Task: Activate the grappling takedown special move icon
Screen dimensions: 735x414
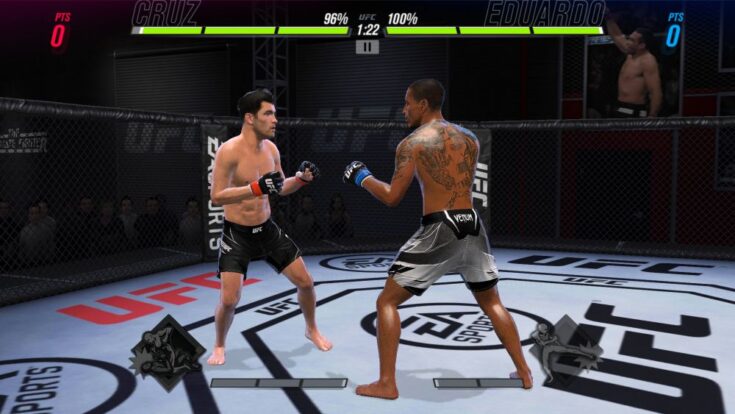Action: coord(166,352)
